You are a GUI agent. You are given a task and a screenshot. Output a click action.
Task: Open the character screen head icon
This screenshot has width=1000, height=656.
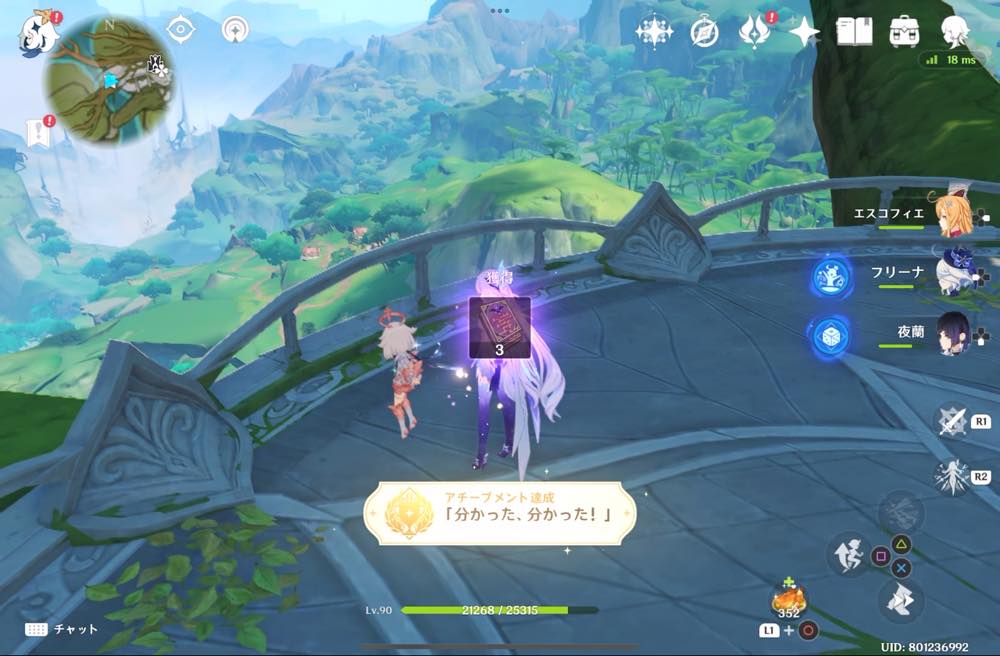(x=955, y=32)
